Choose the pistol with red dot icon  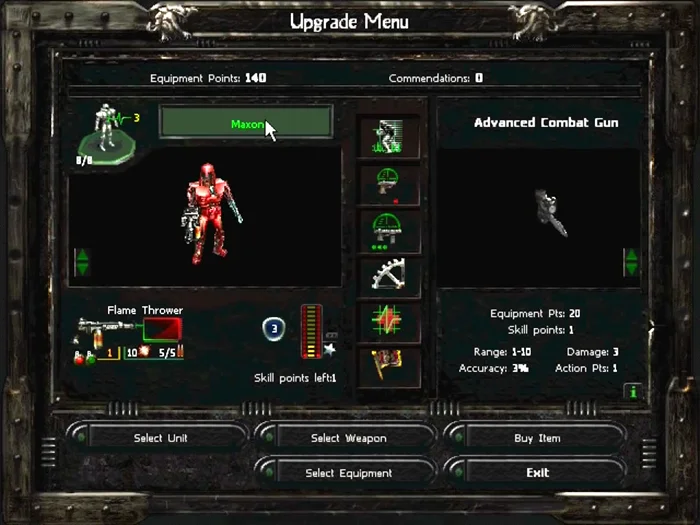click(389, 186)
